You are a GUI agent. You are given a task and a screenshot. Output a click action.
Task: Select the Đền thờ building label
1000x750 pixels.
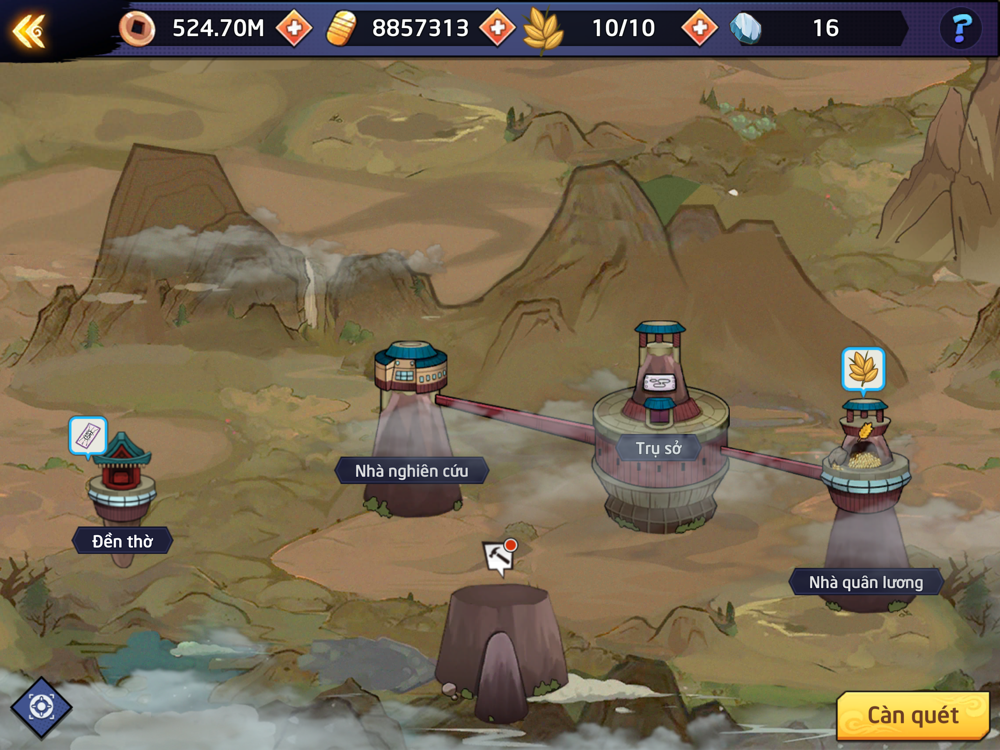pos(122,541)
